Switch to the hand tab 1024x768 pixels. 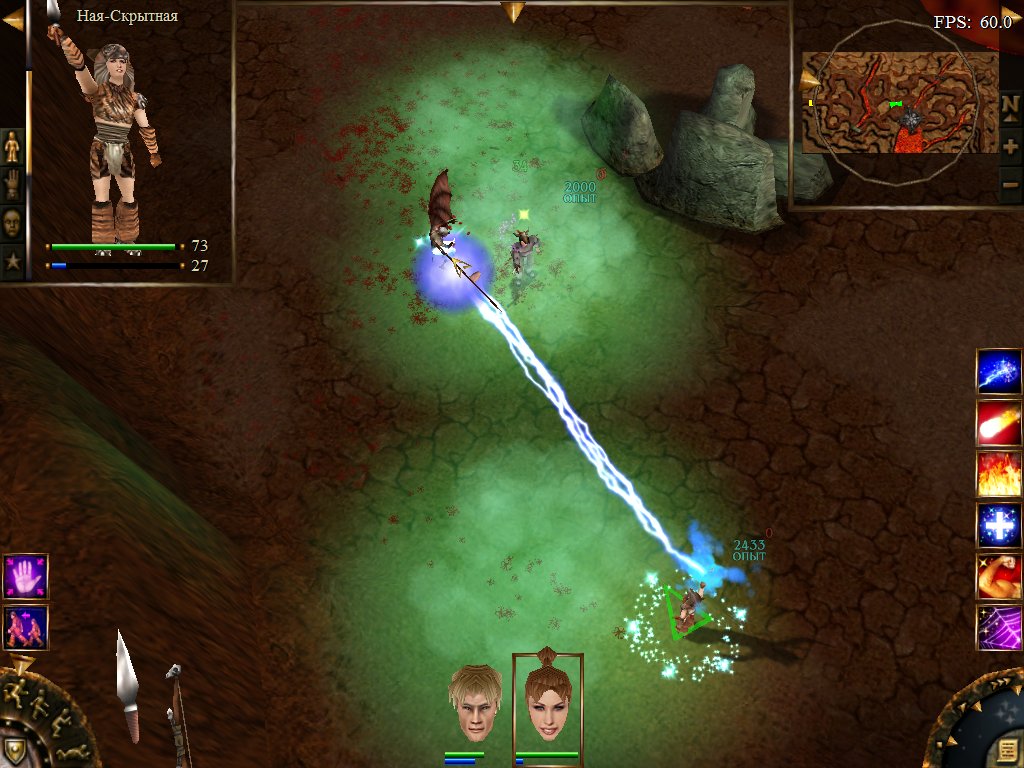[12, 184]
